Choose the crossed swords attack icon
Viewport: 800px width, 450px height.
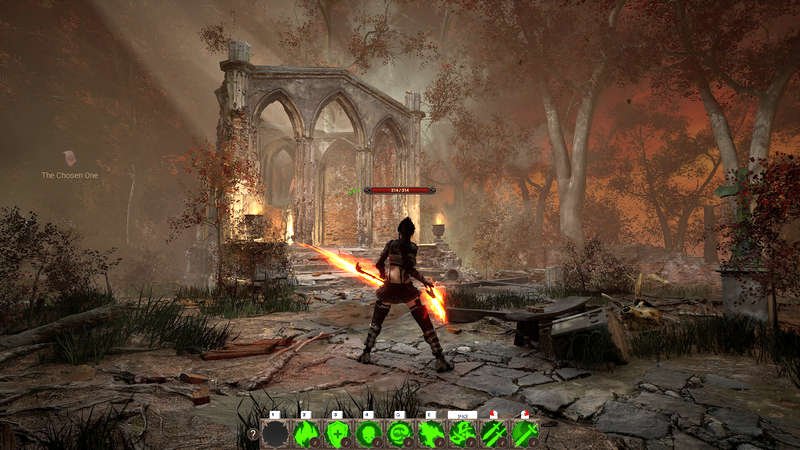[x=493, y=434]
